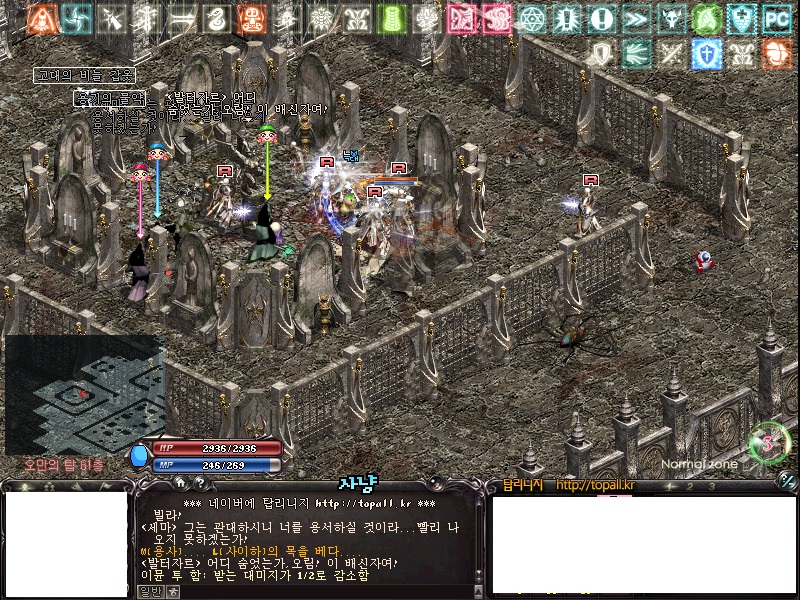Select the blue cross shield icon
The image size is (800, 600).
[x=705, y=53]
